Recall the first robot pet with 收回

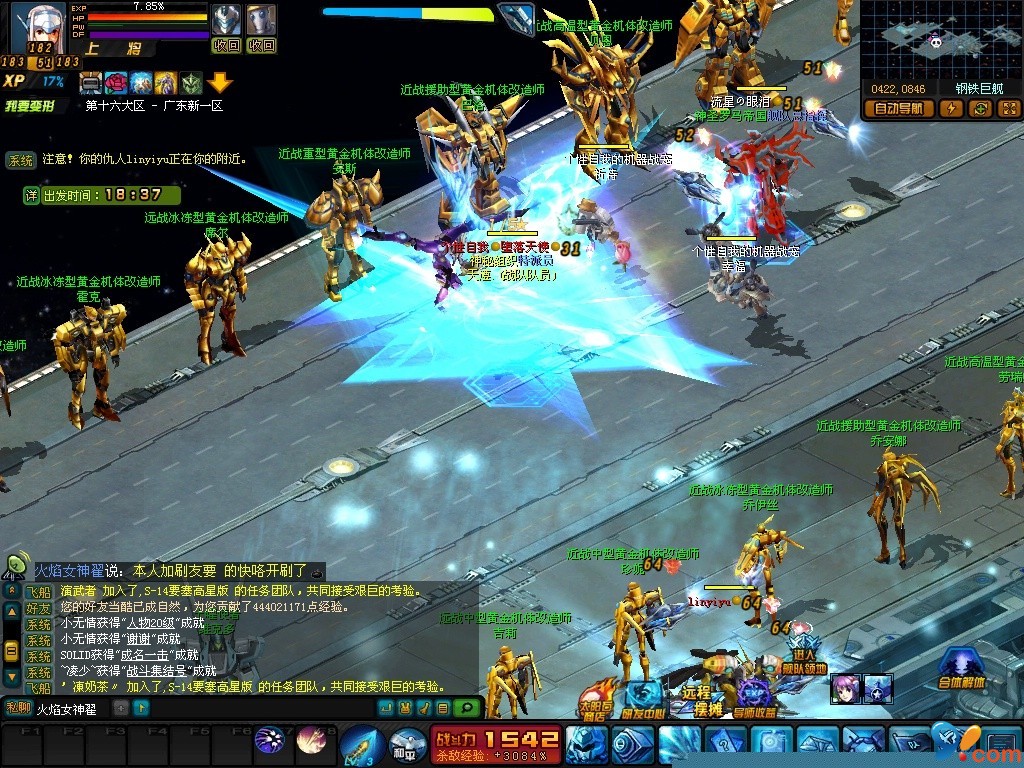(227, 45)
